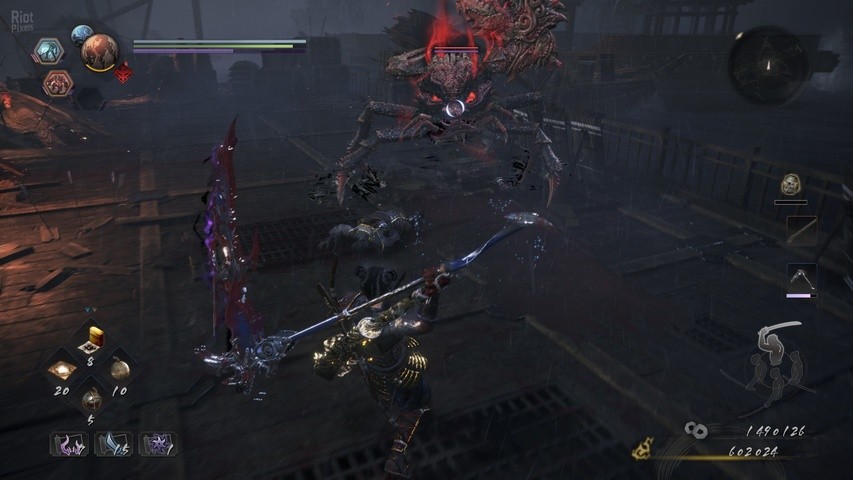This screenshot has width=853, height=480.
Task: Select the spear weapon slot
Action: pyautogui.click(x=801, y=231)
